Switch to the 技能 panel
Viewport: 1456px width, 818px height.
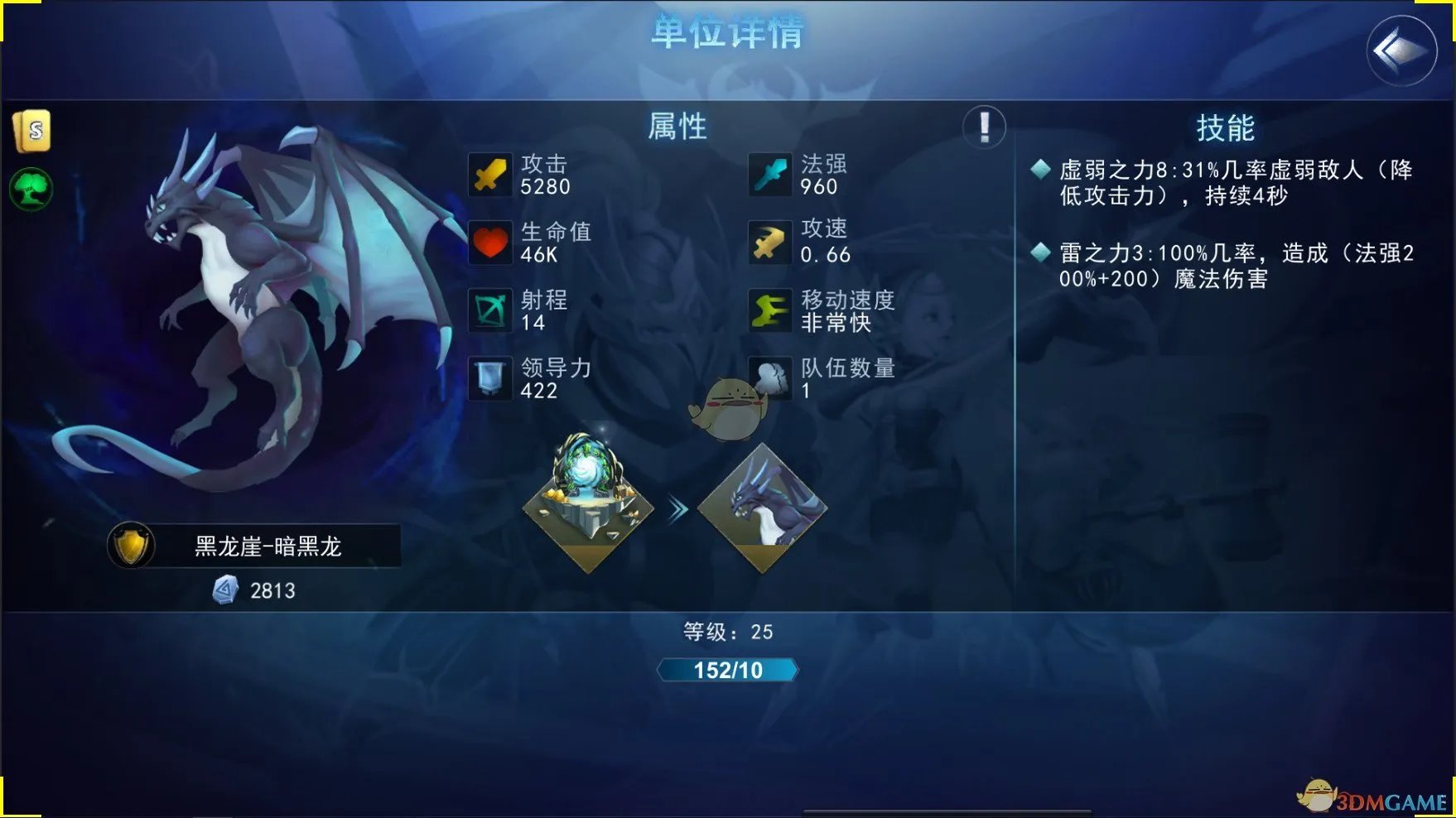click(1226, 129)
